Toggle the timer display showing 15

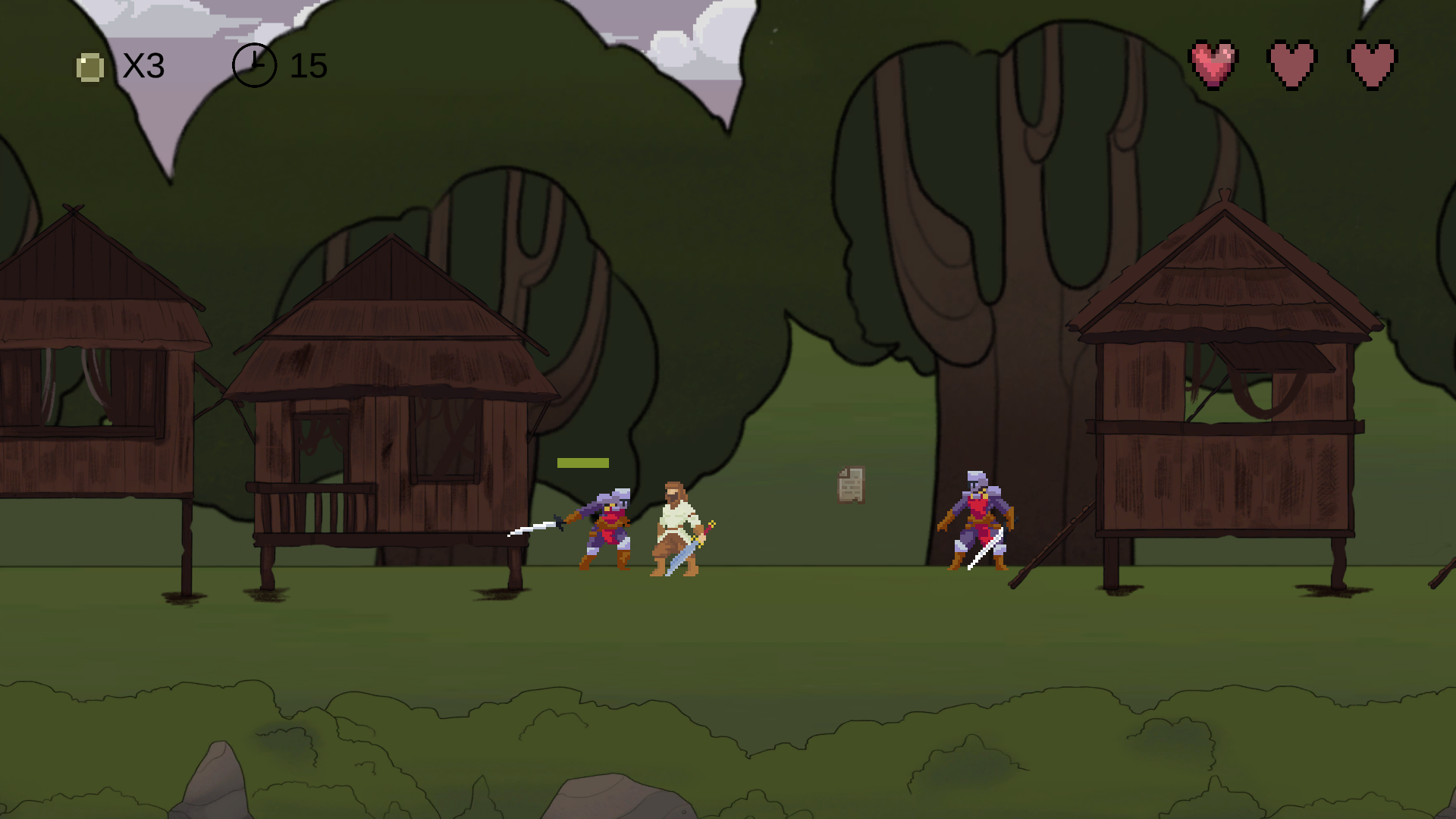click(309, 66)
